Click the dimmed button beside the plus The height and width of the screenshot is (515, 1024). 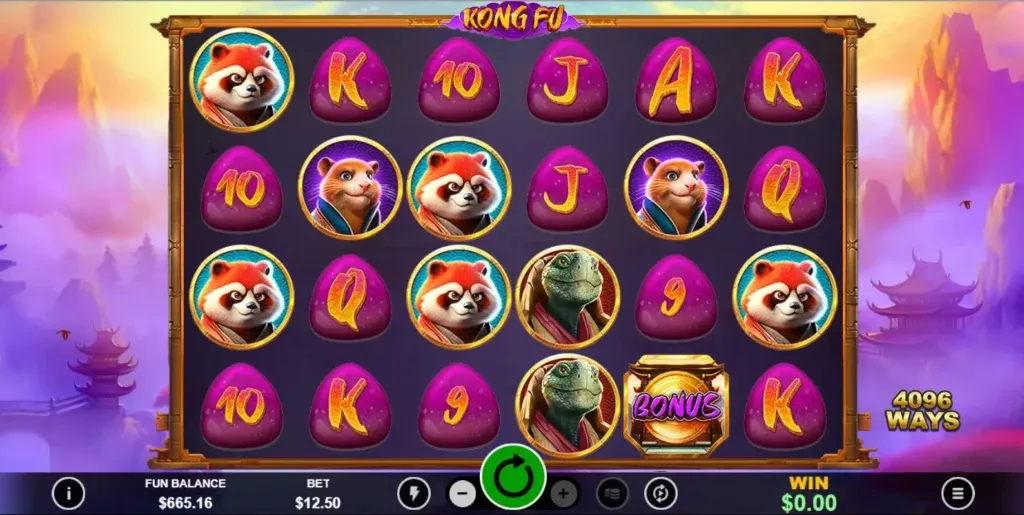(612, 493)
